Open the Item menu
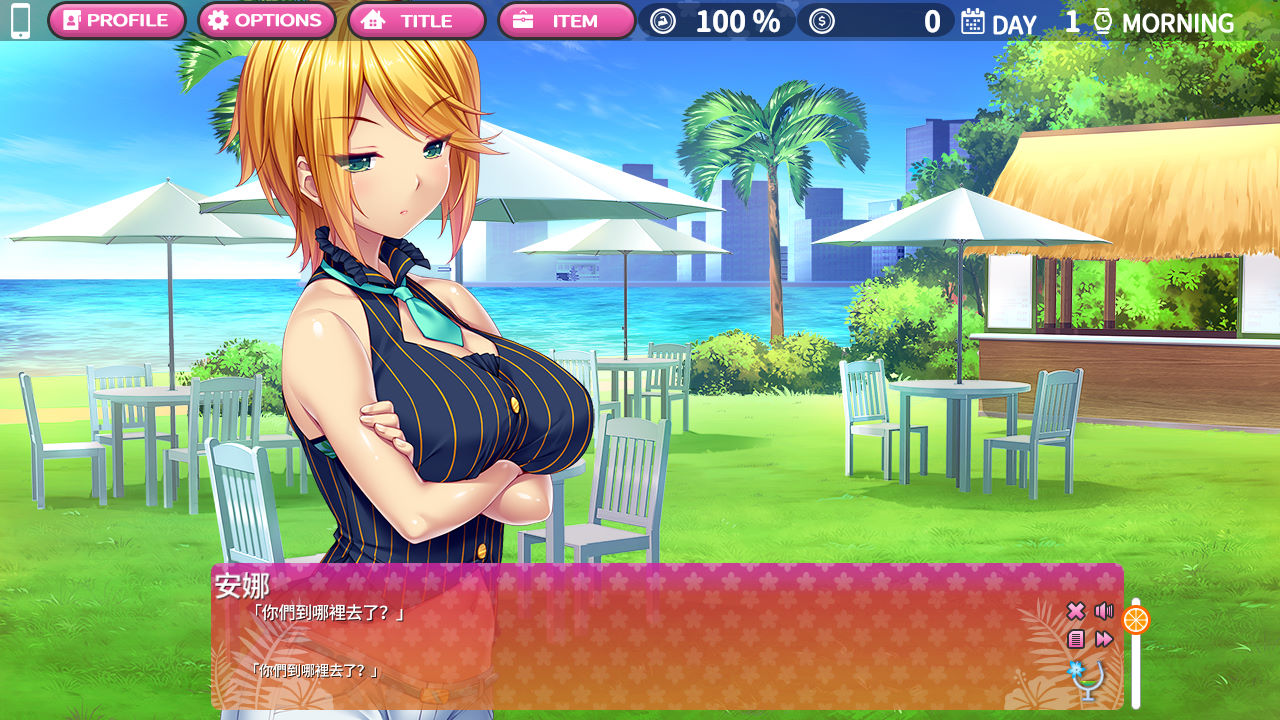Viewport: 1280px width, 720px height. click(566, 21)
